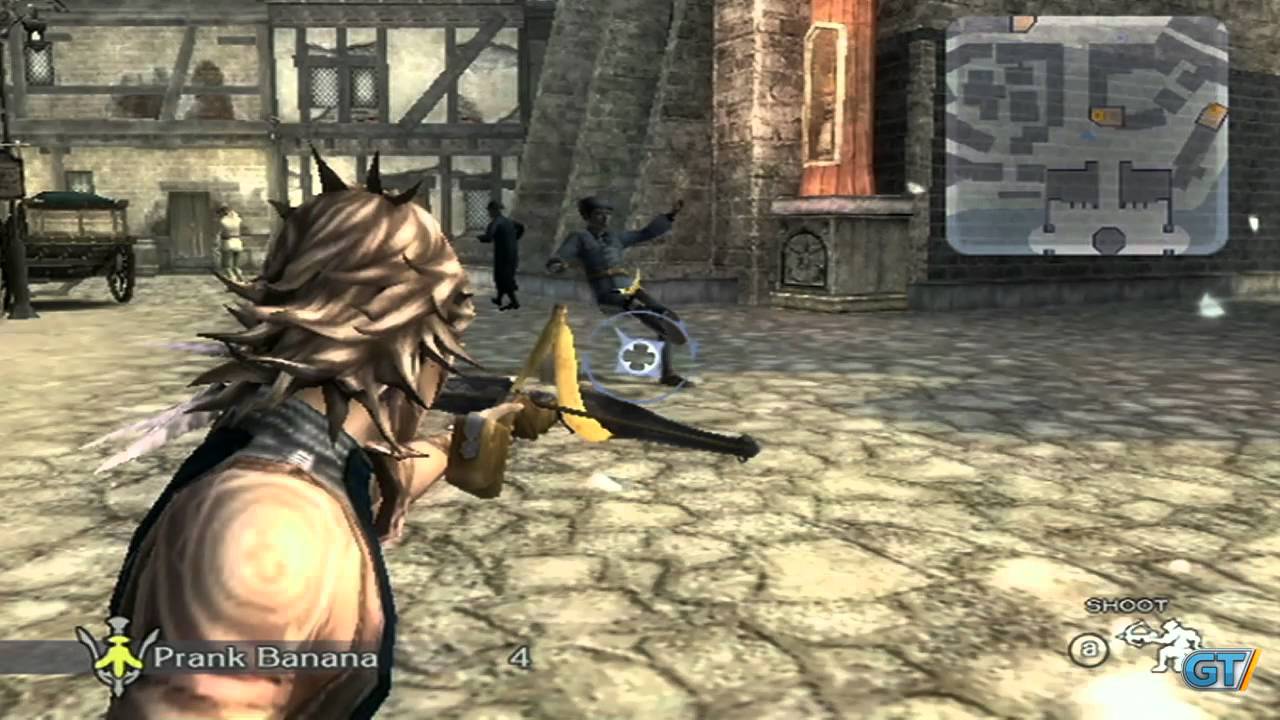This screenshot has height=720, width=1280.
Task: Click the SHOOT text label
Action: (1127, 605)
